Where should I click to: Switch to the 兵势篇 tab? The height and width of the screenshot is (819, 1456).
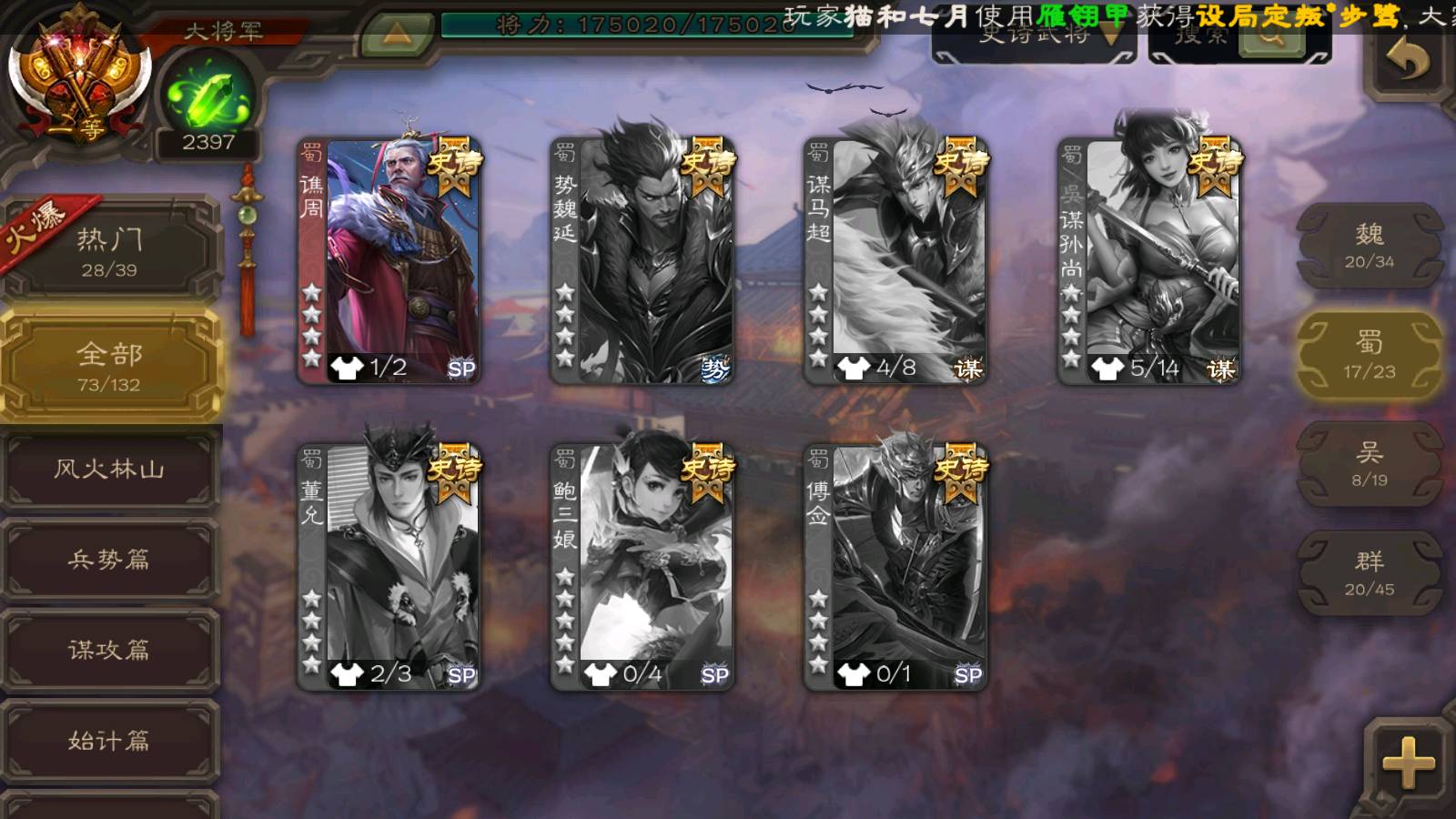pos(109,559)
